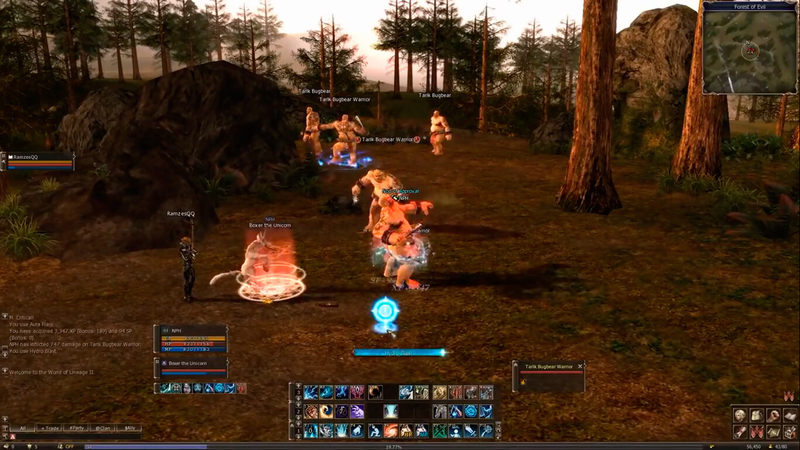This screenshot has width=800, height=450.
Task: Switch to the $Ally chat tab
Action: (129, 428)
